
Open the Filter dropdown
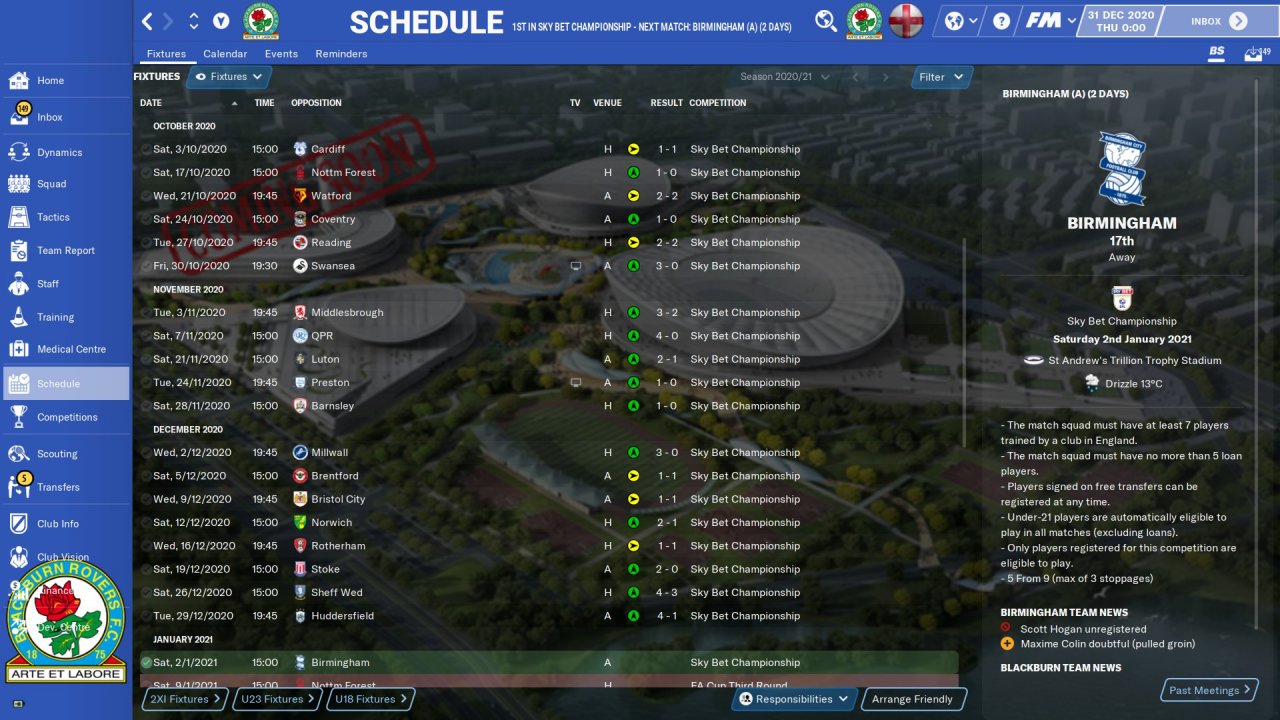pyautogui.click(x=941, y=77)
